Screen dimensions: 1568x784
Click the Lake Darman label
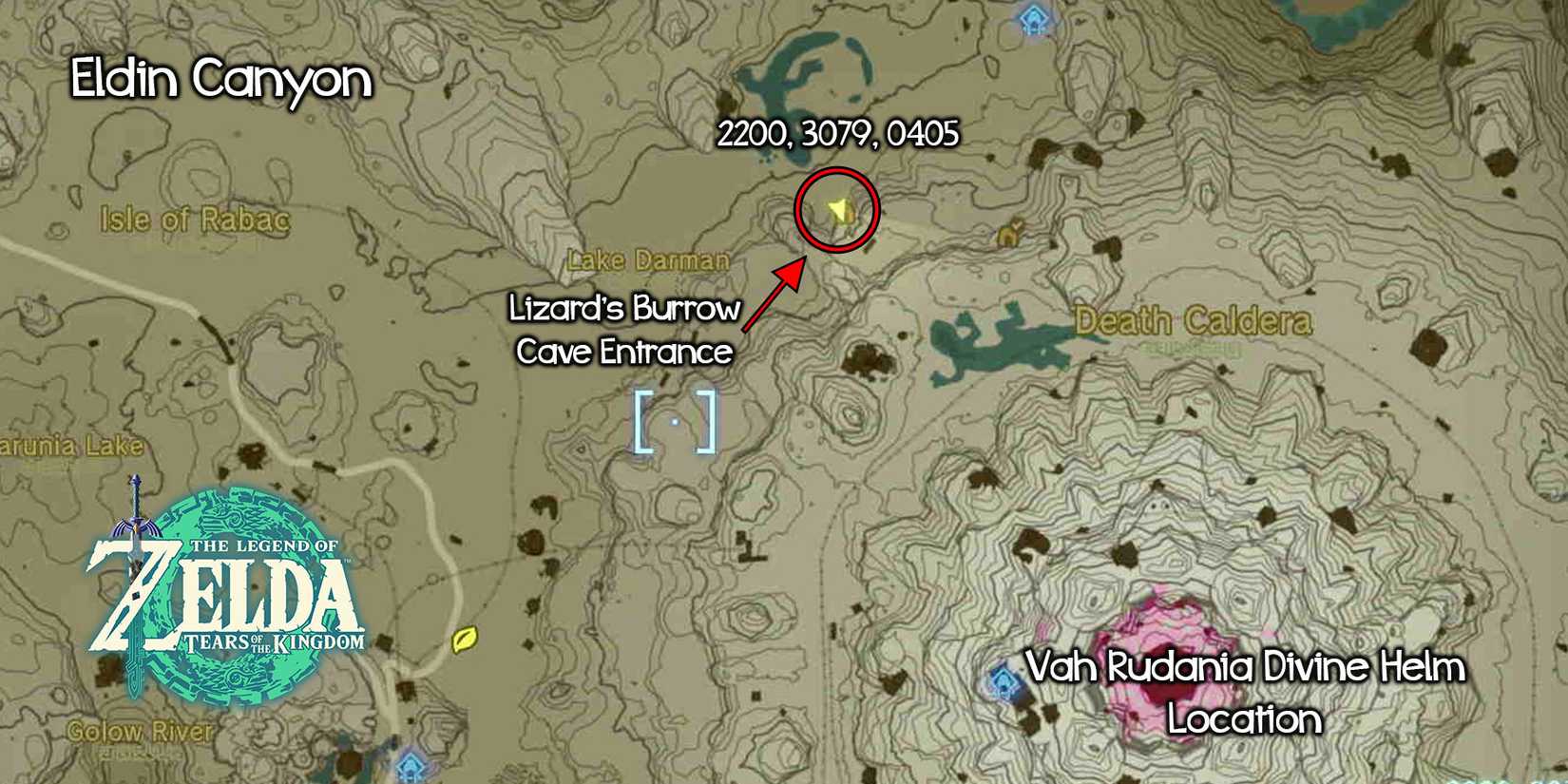[x=650, y=259]
